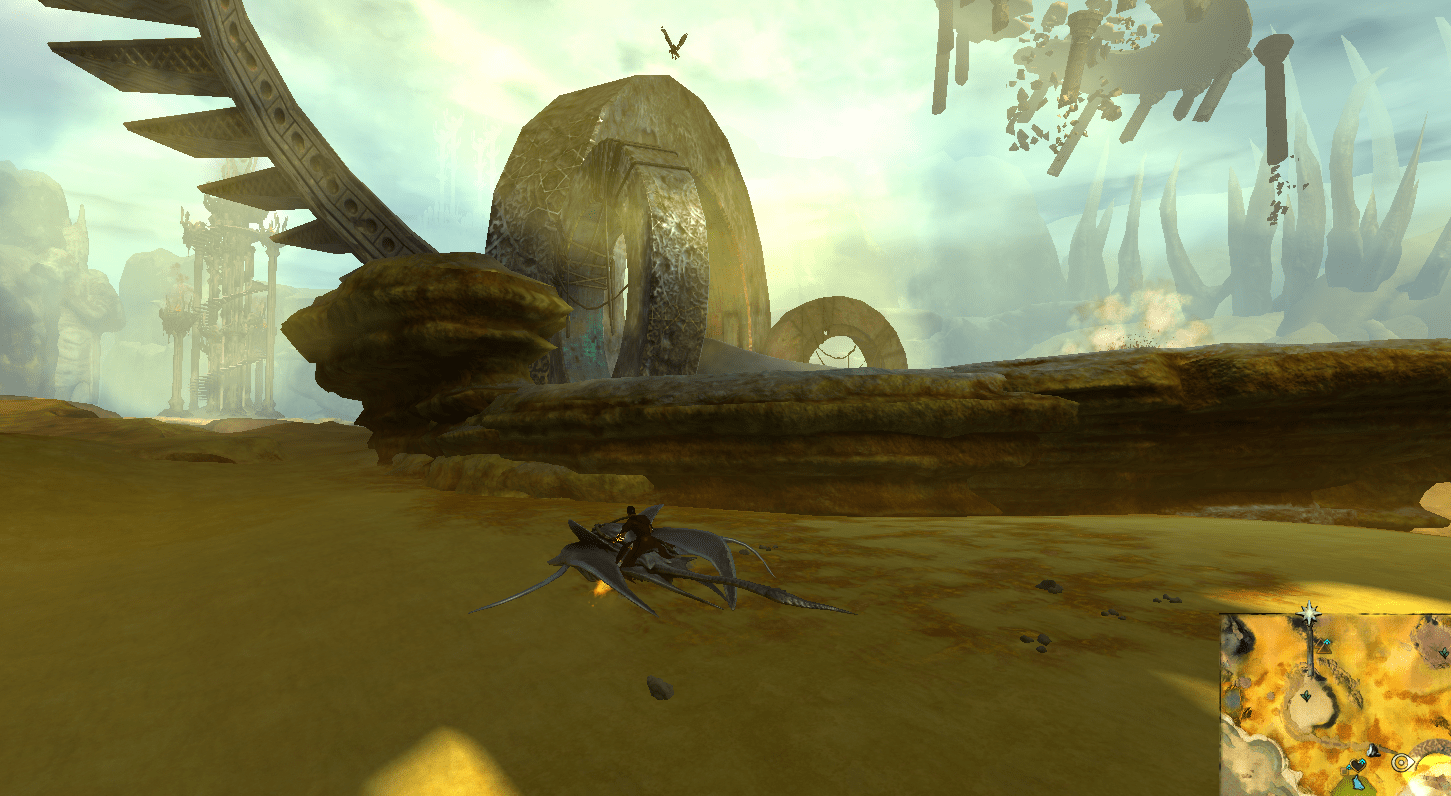
Task: Select the blue waypoint chevron near the vista marker
Action: (1326, 642)
